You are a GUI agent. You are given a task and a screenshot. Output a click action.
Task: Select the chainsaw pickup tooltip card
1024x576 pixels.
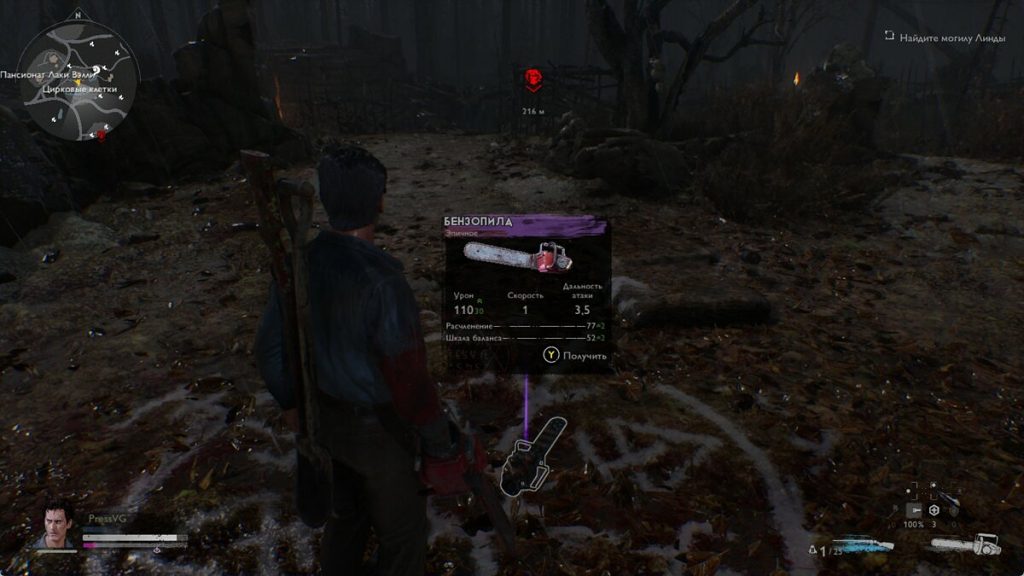pyautogui.click(x=526, y=292)
